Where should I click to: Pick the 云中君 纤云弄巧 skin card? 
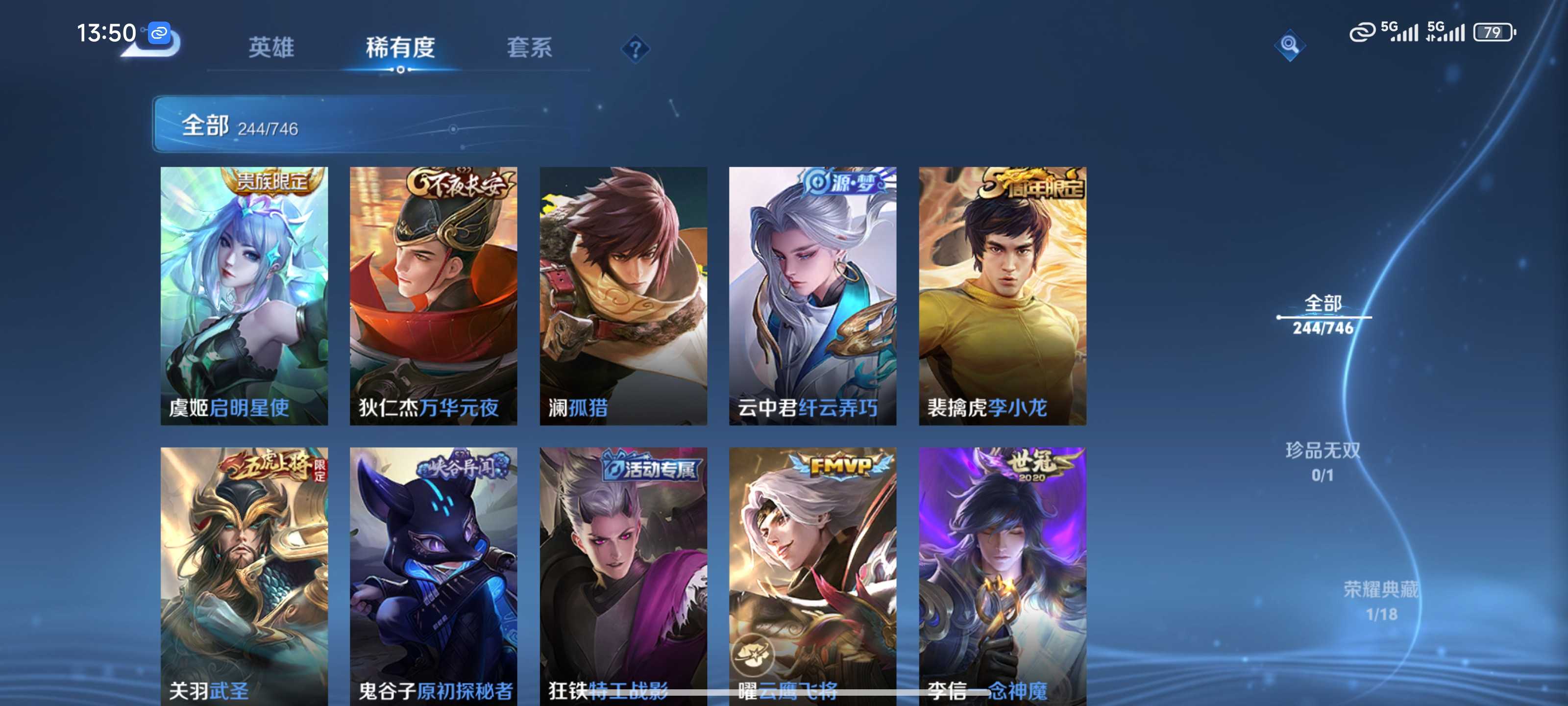pos(812,296)
